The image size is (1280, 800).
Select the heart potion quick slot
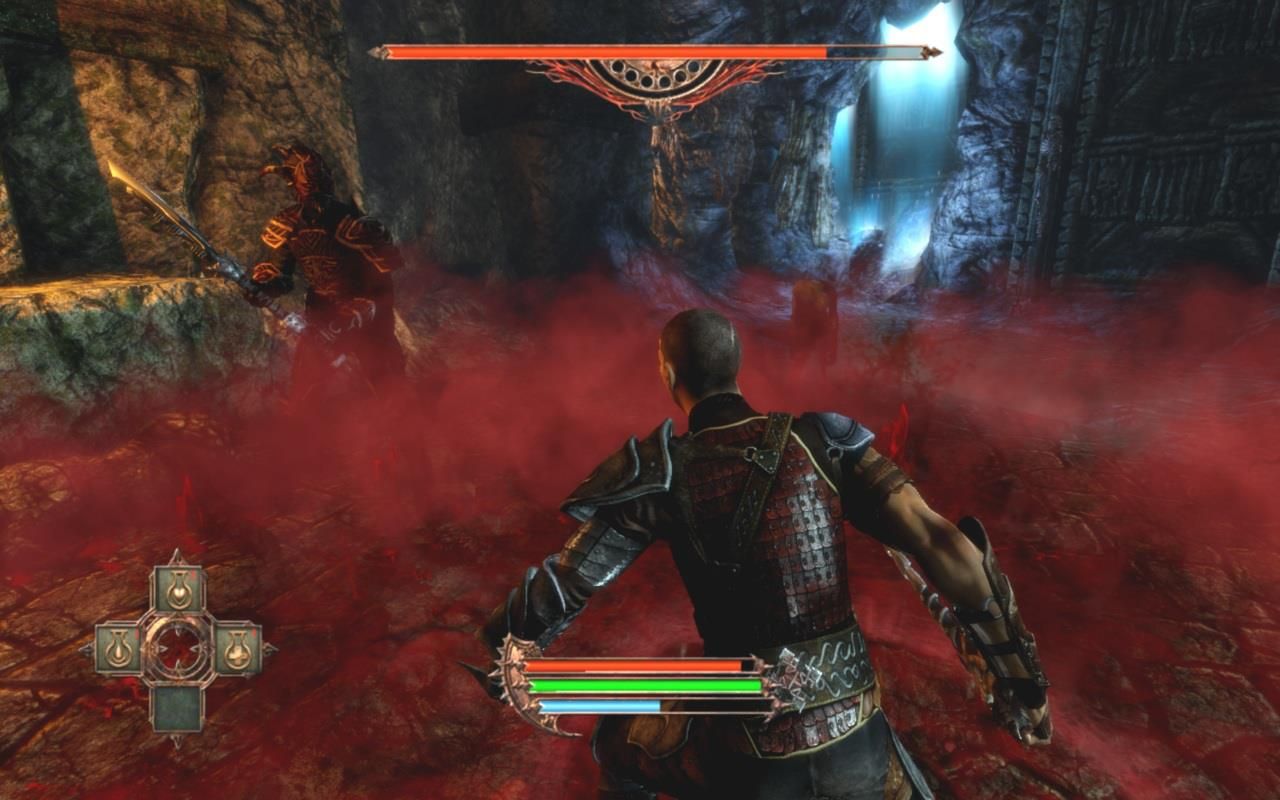(179, 590)
